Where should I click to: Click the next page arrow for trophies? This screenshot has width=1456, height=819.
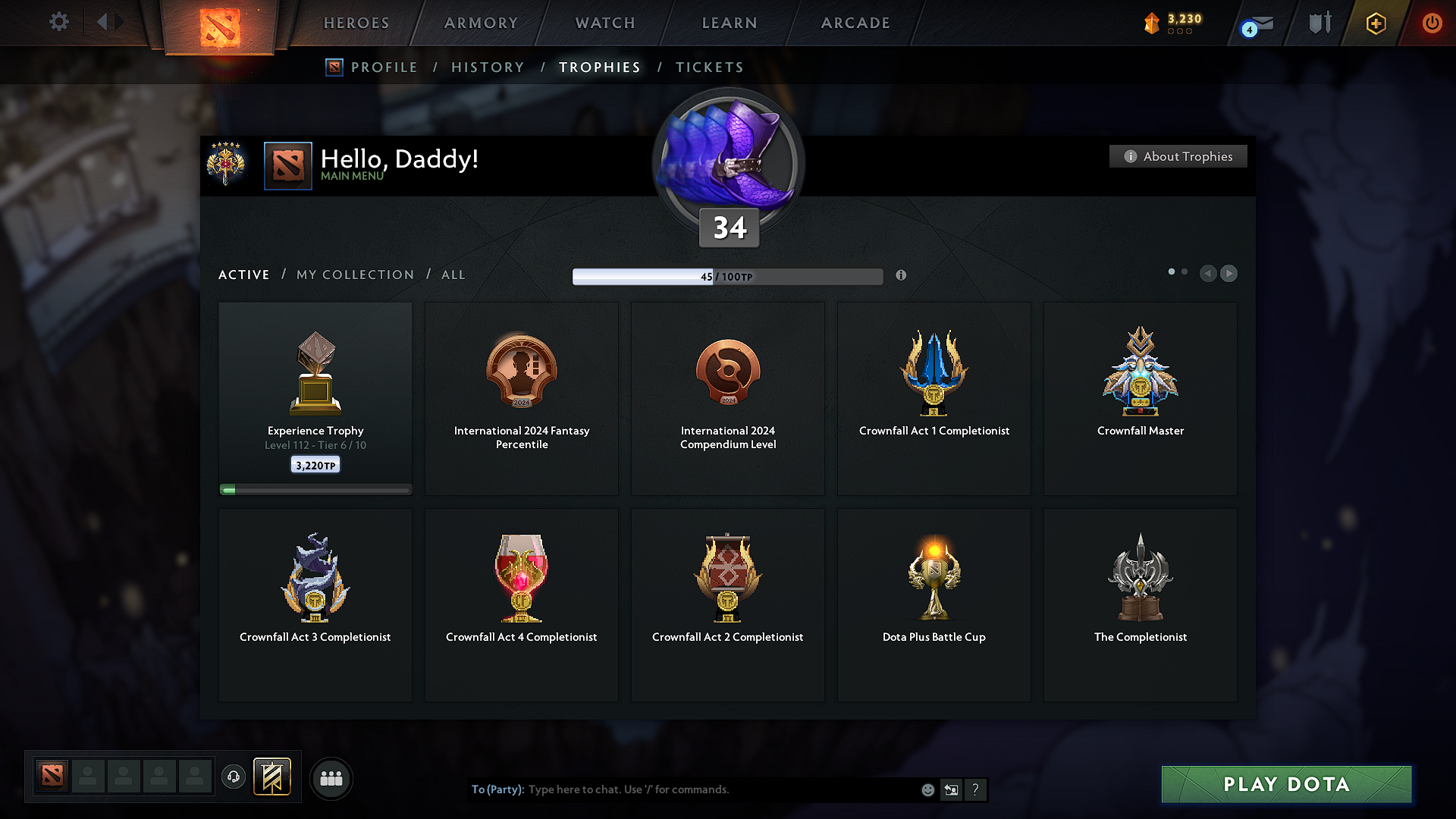1228,274
